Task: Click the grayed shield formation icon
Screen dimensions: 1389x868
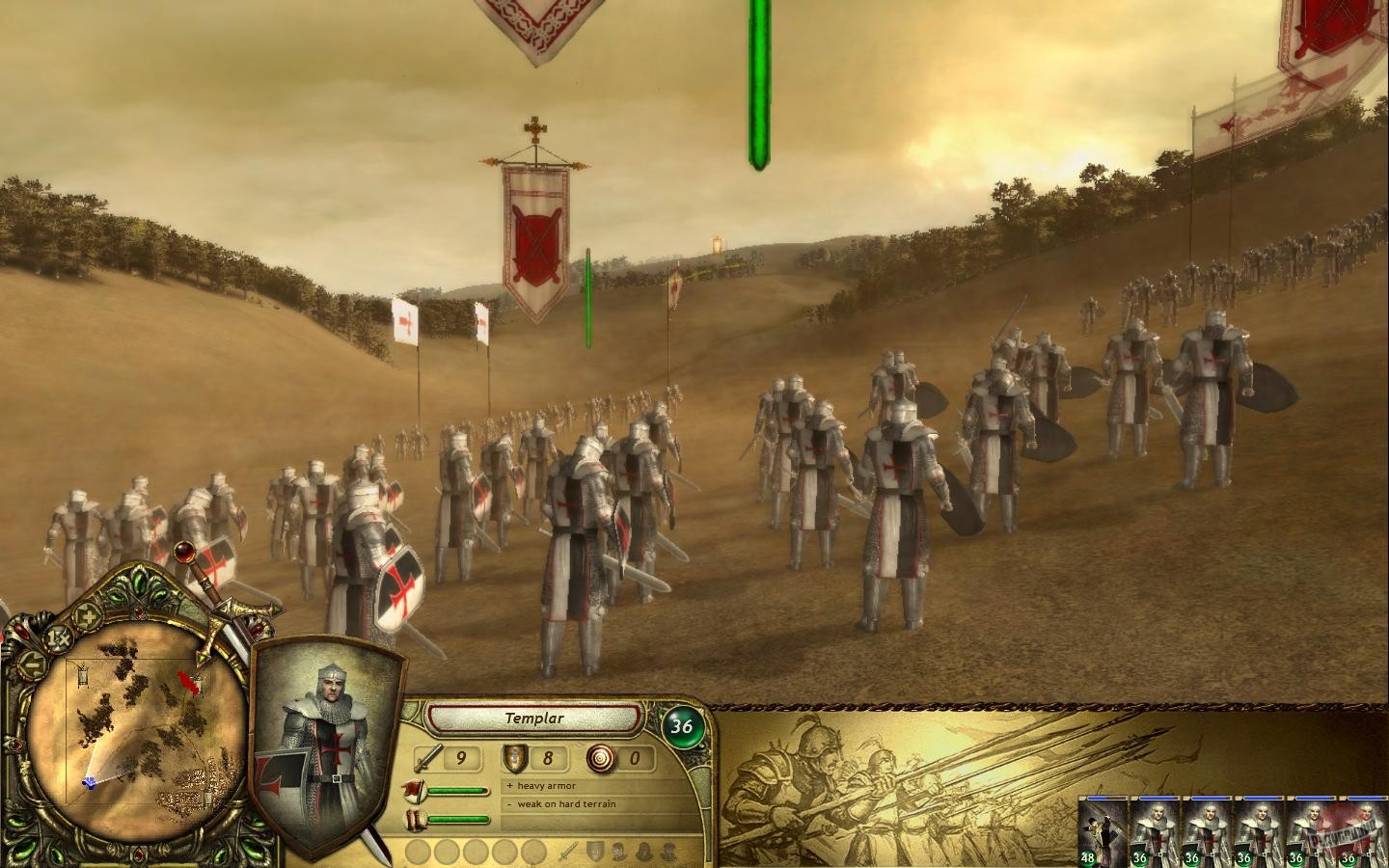Action: coord(594,849)
